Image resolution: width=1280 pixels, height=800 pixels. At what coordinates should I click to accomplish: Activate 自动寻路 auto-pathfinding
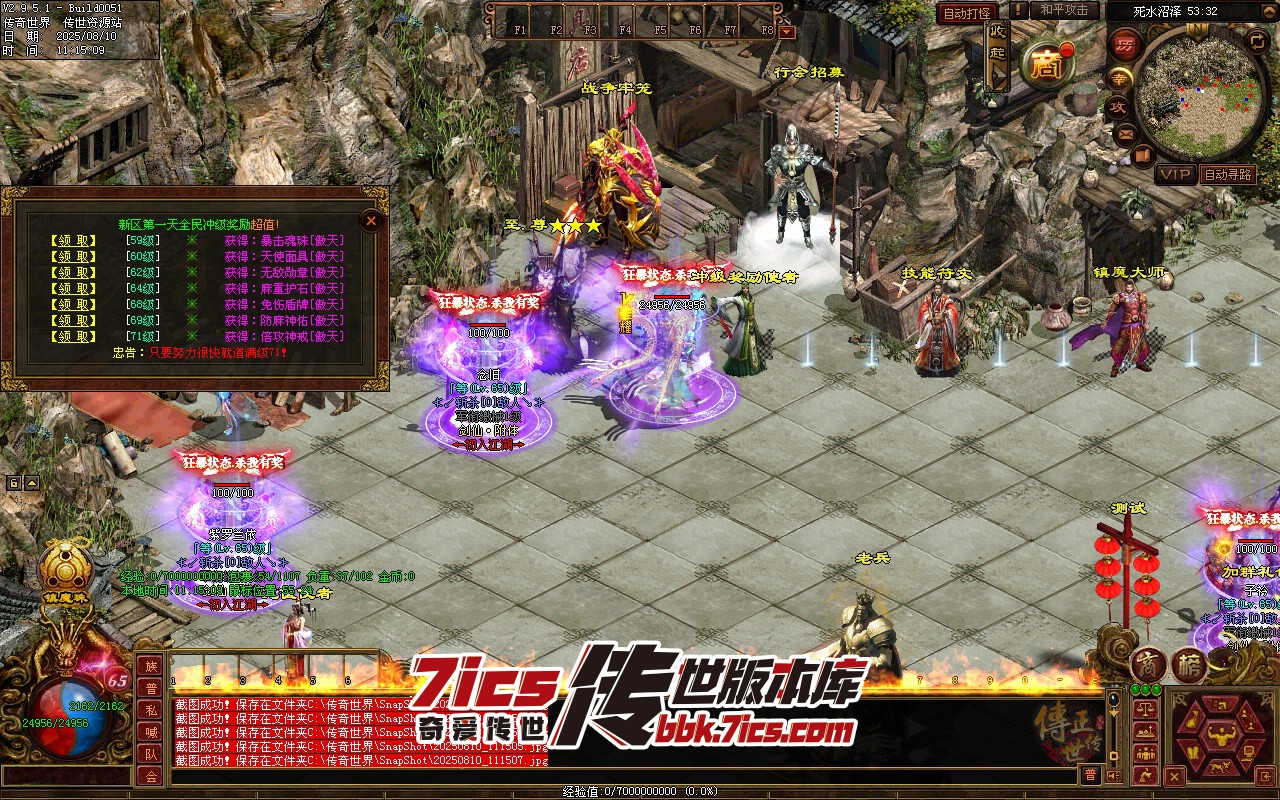point(1227,174)
